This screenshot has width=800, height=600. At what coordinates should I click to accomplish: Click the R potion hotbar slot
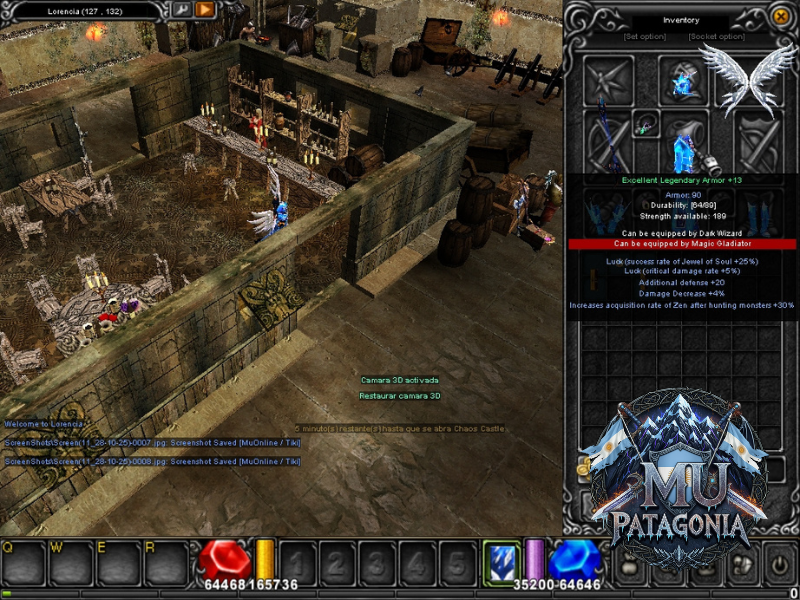pos(165,562)
